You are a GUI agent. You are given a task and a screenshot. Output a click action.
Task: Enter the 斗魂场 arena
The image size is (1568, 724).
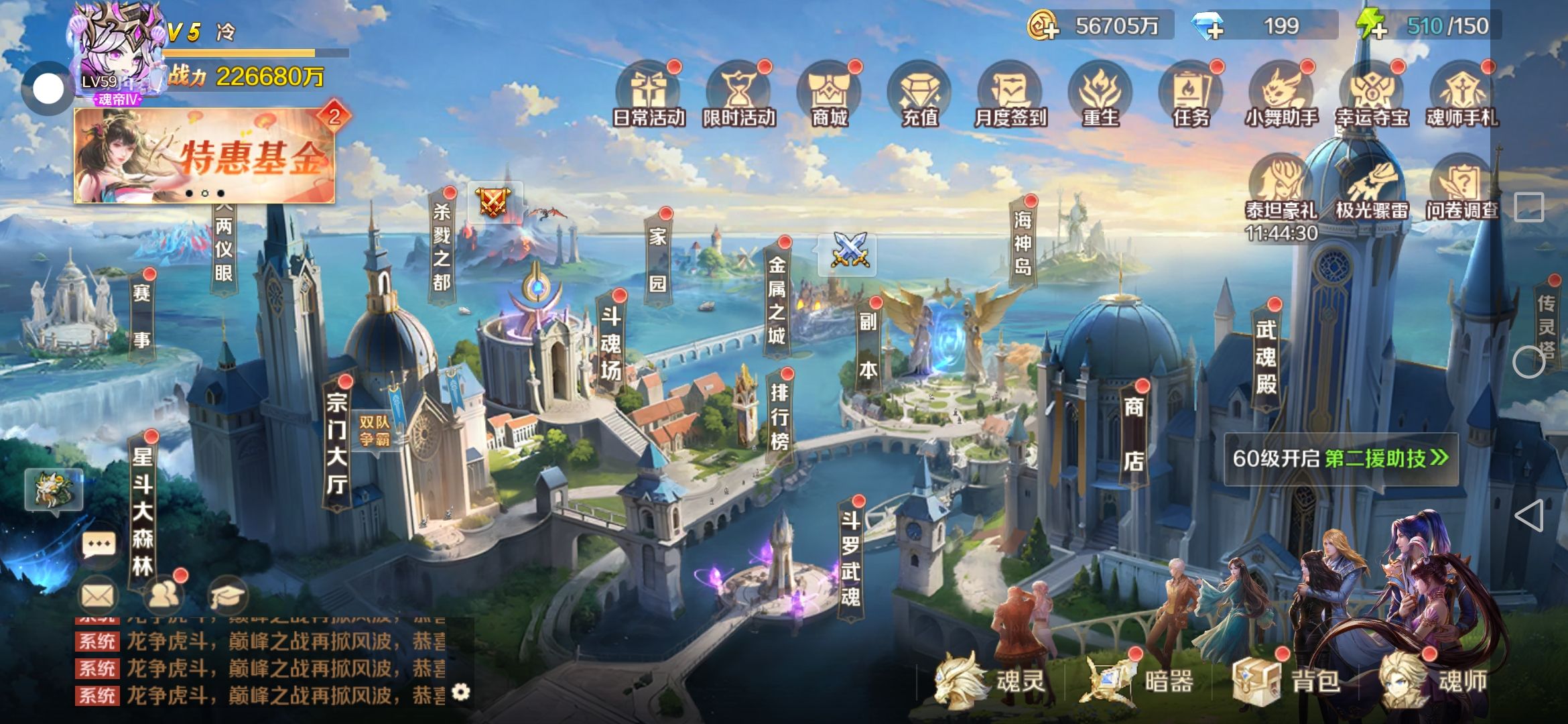coord(610,343)
